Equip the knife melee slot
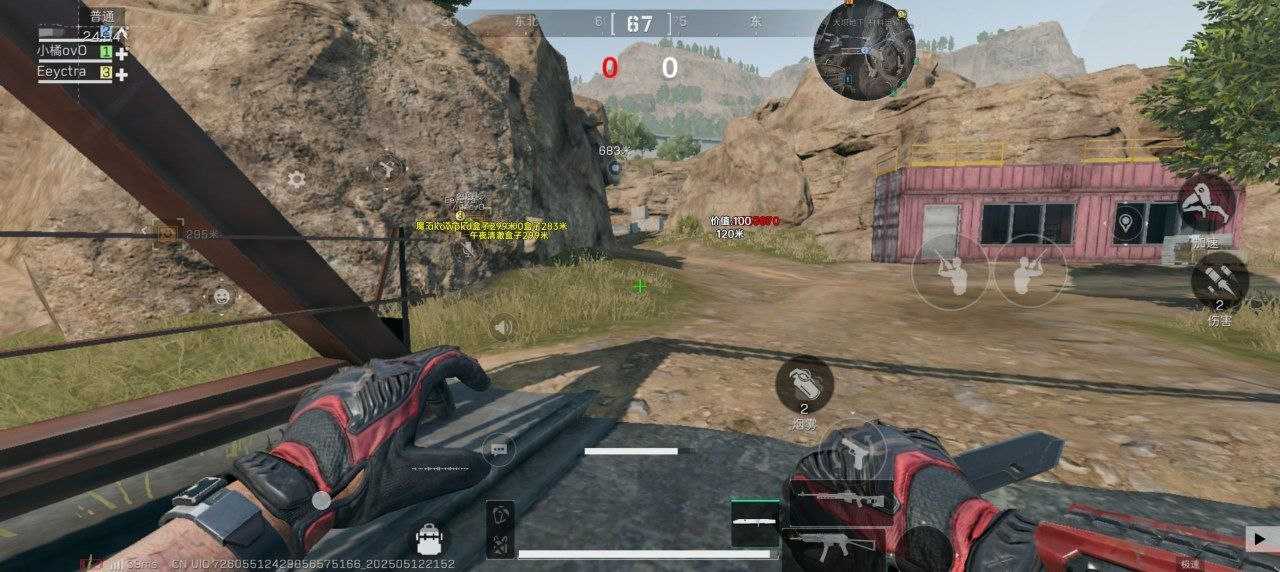Viewport: 1280px width, 572px height. coord(755,522)
